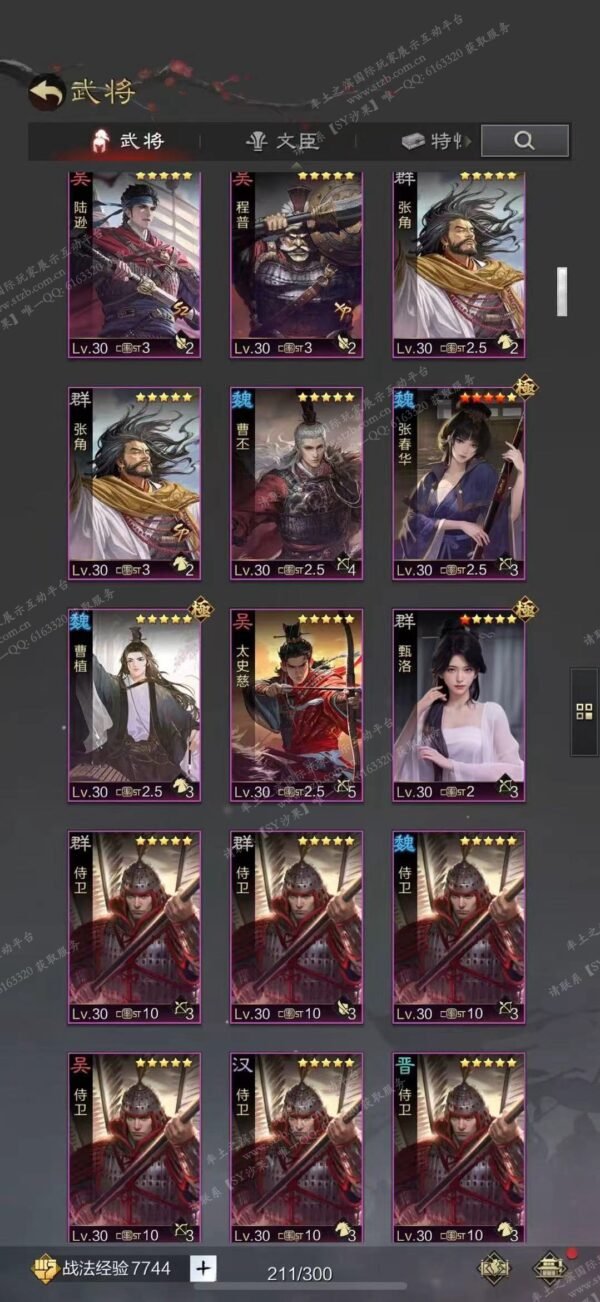Choose the 程普 hero card

pyautogui.click(x=296, y=262)
